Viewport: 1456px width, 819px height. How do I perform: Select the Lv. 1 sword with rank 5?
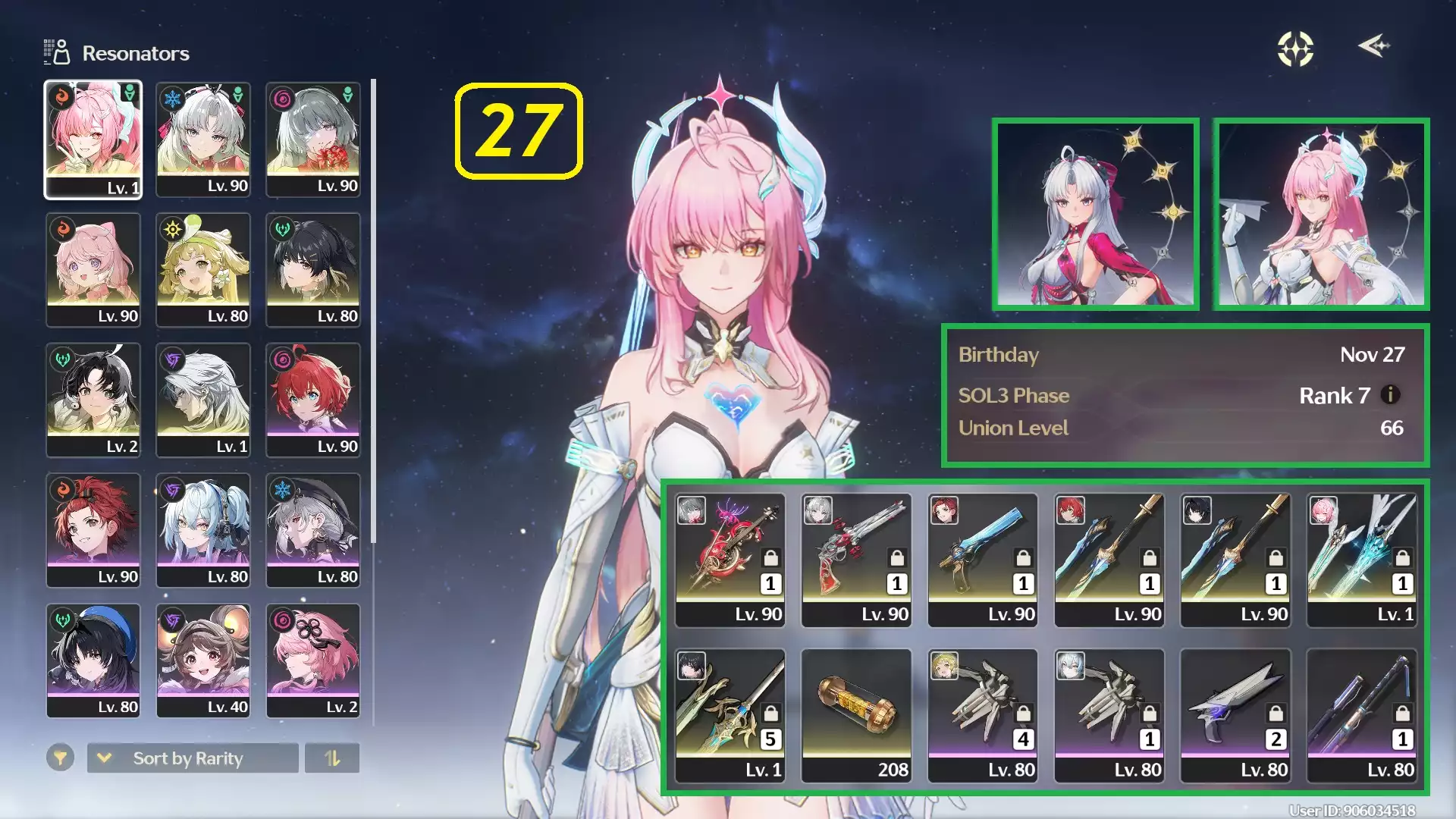point(730,715)
